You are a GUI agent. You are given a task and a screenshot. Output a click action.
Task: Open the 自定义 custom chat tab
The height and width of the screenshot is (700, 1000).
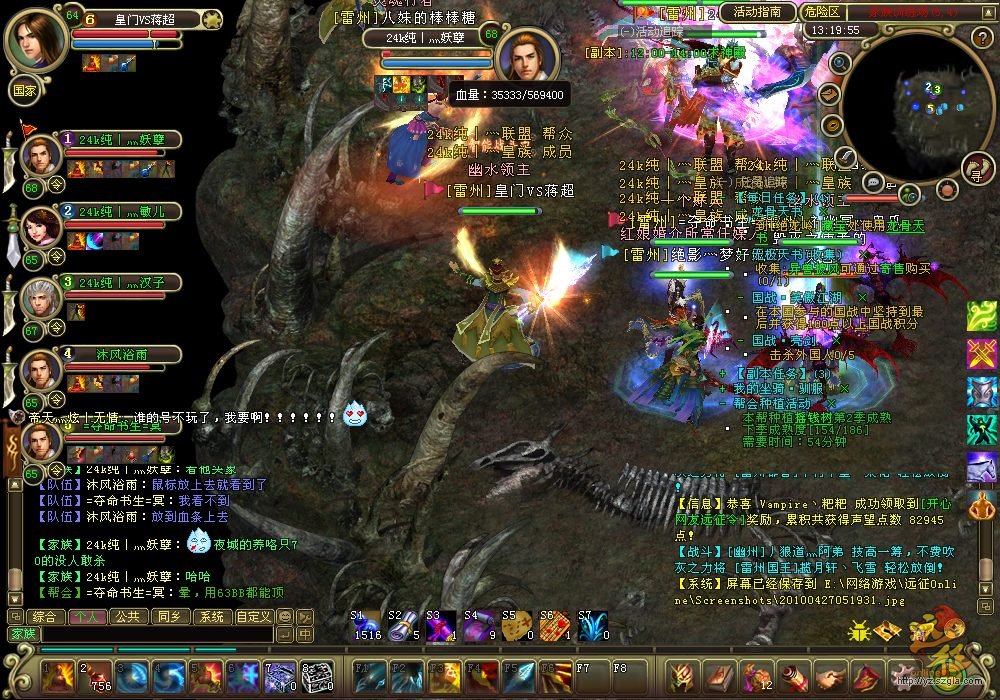point(253,617)
